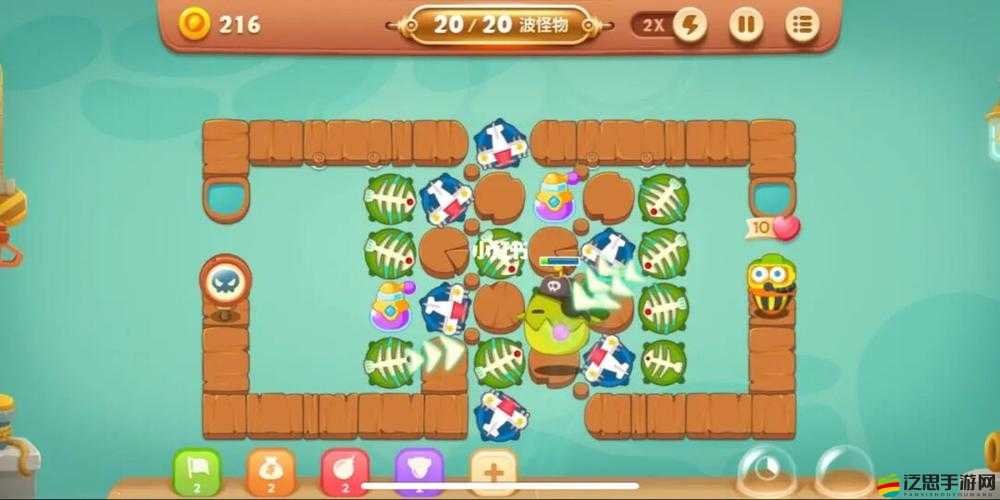Viewport: 1000px width, 500px height.
Task: Open the list menu button
Action: 802,24
